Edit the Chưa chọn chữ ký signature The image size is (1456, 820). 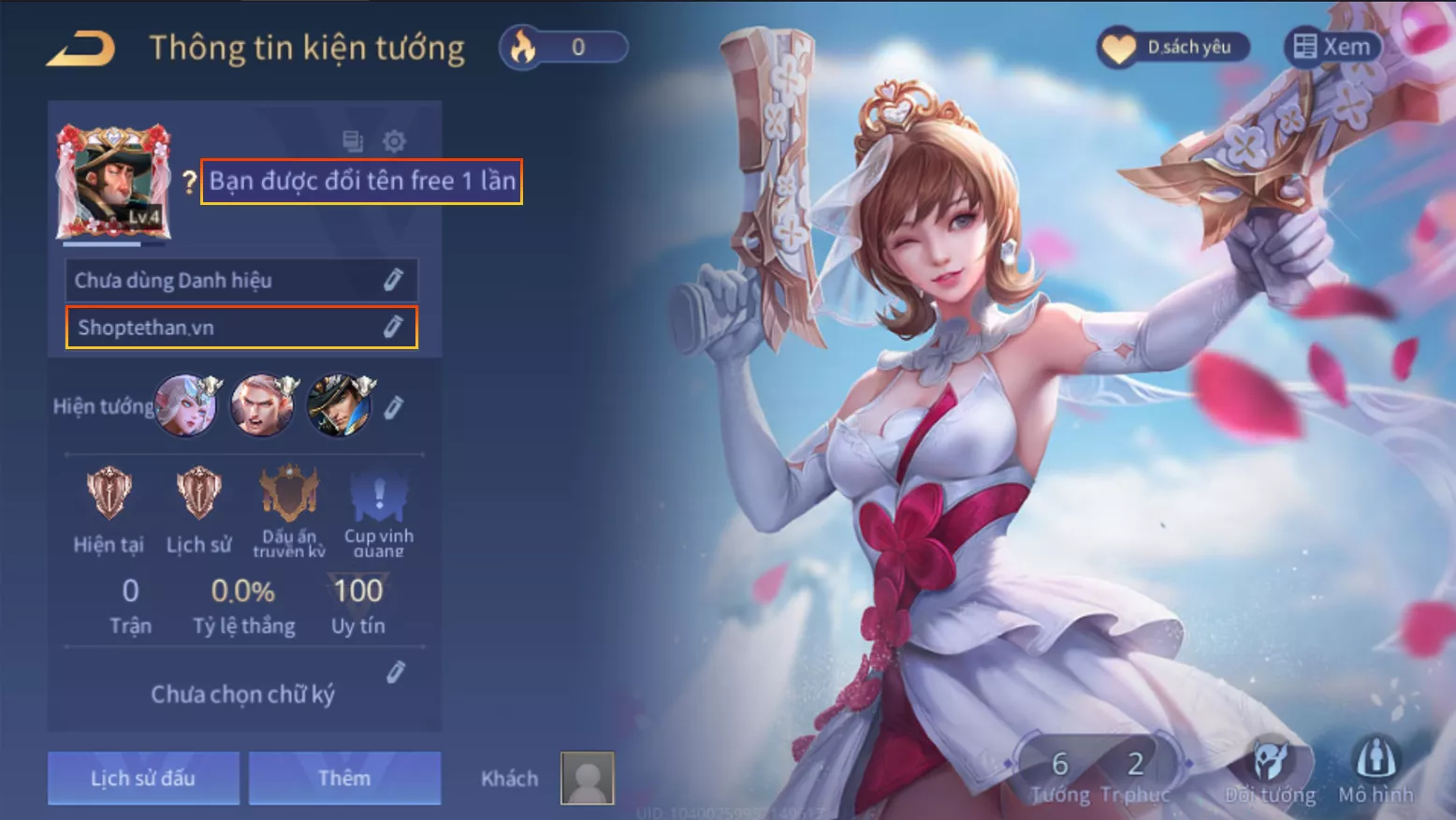(396, 672)
